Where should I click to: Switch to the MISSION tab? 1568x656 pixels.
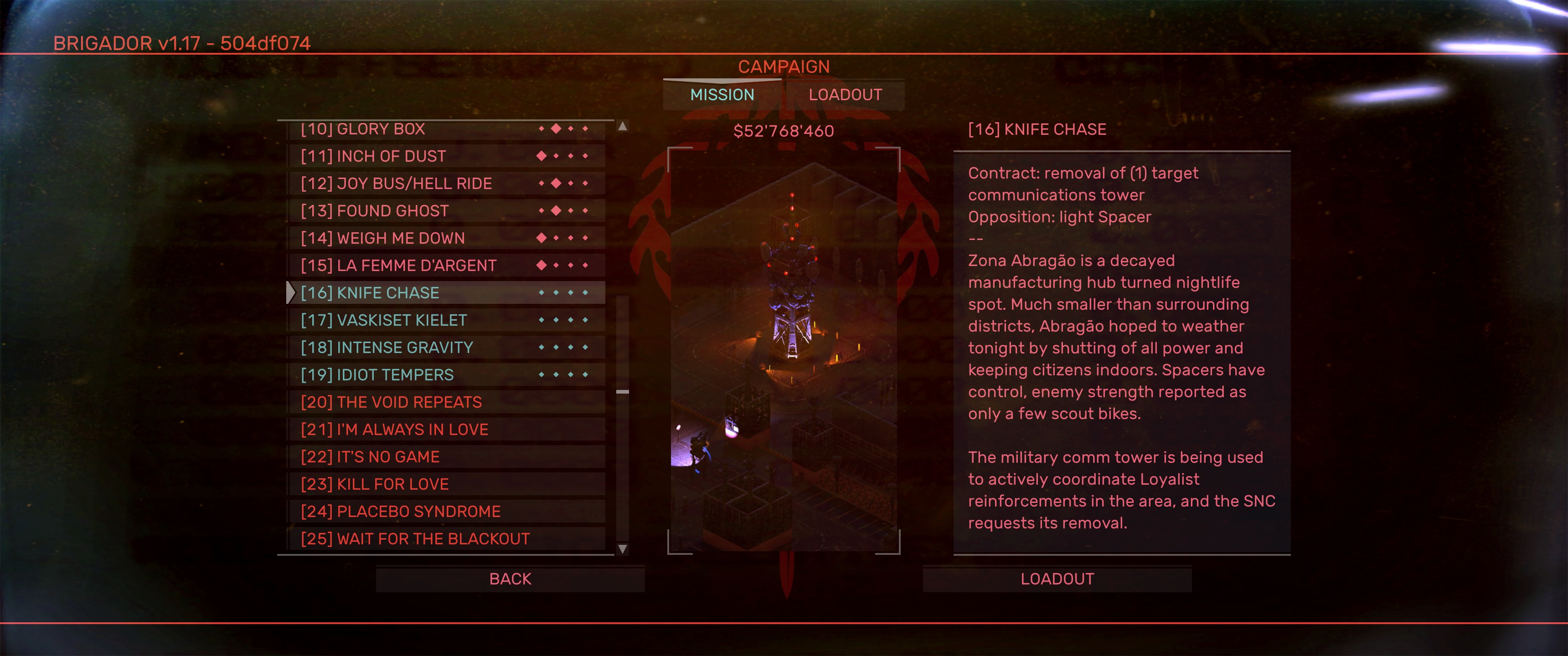722,95
